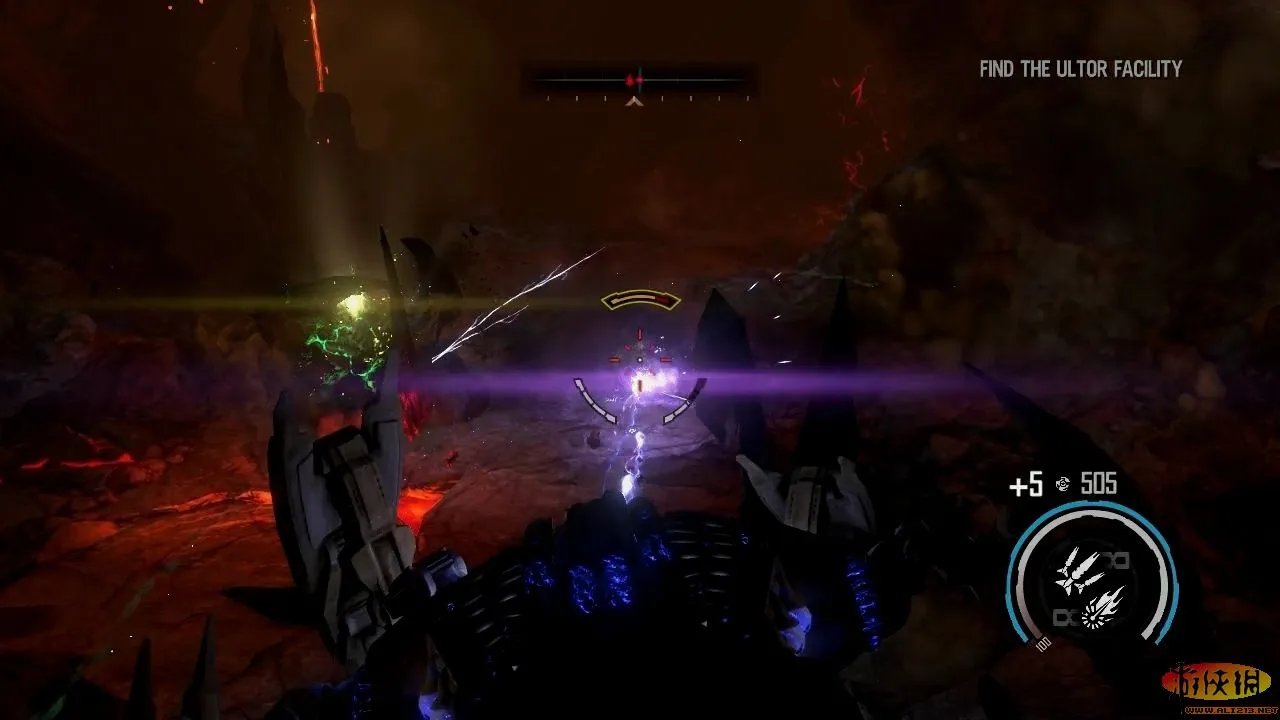1280x720 pixels.
Task: Open the ali213 watermark logo
Action: [1216, 684]
